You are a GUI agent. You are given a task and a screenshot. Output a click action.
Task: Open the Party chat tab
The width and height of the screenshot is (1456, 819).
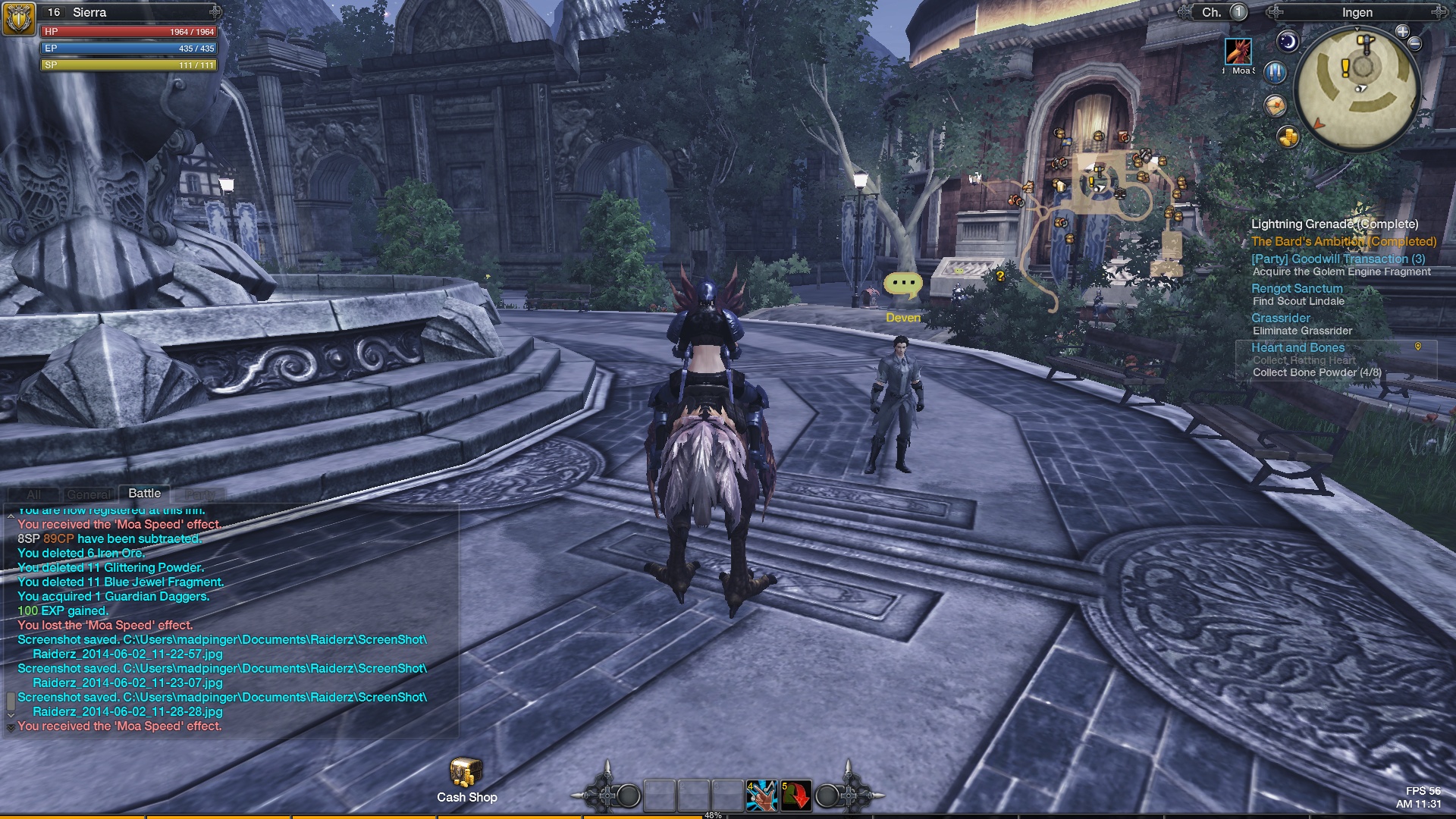pos(199,494)
